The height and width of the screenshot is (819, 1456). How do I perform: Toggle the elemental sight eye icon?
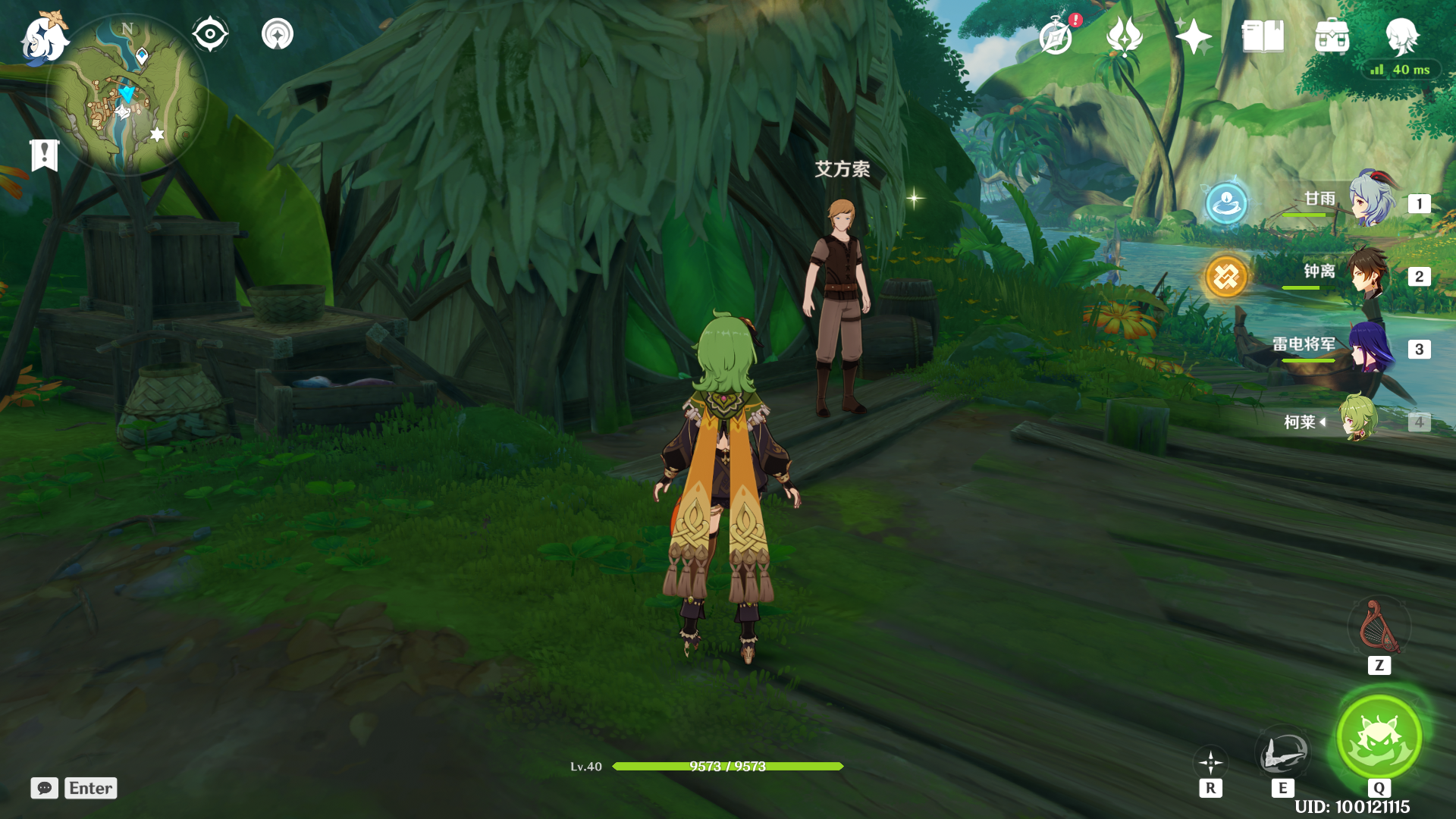tap(210, 34)
